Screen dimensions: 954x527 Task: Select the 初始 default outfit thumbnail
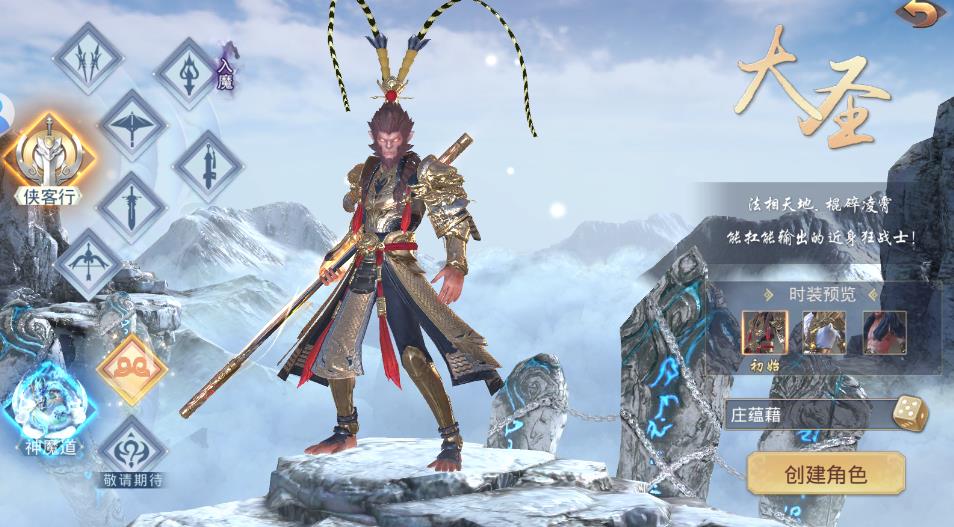coord(765,333)
